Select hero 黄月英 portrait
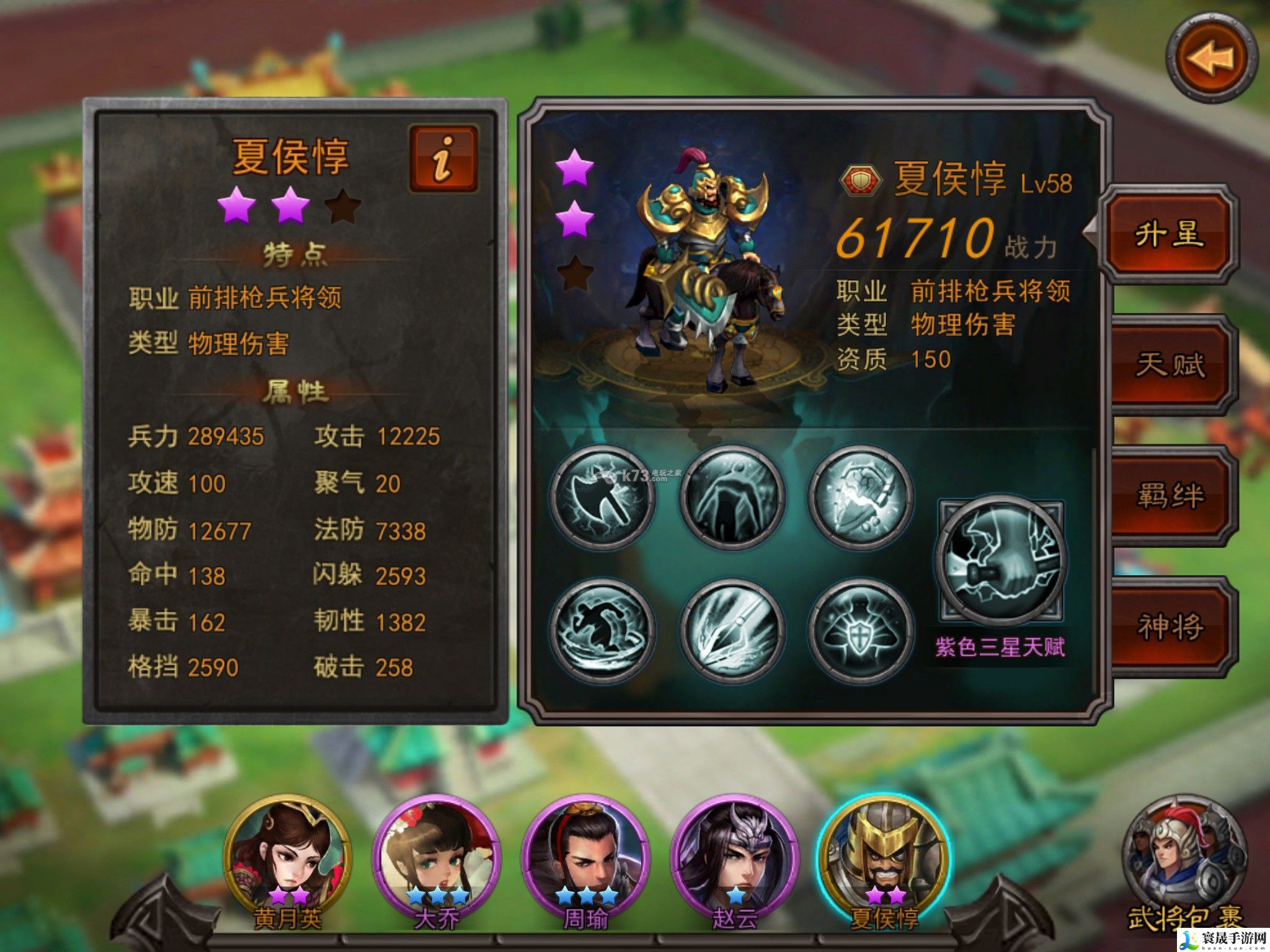This screenshot has height=952, width=1270. pyautogui.click(x=288, y=858)
